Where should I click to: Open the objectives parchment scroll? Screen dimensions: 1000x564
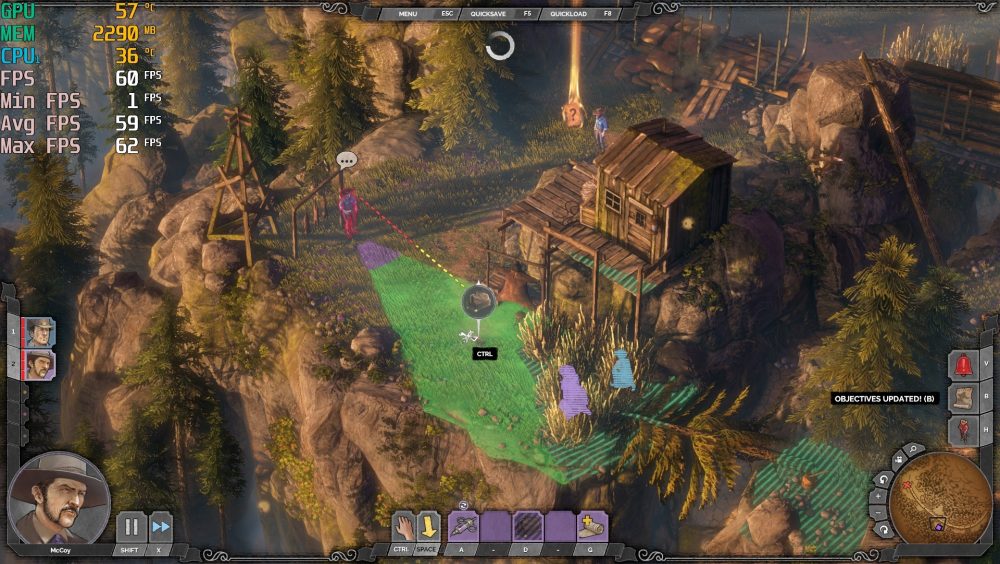point(963,398)
